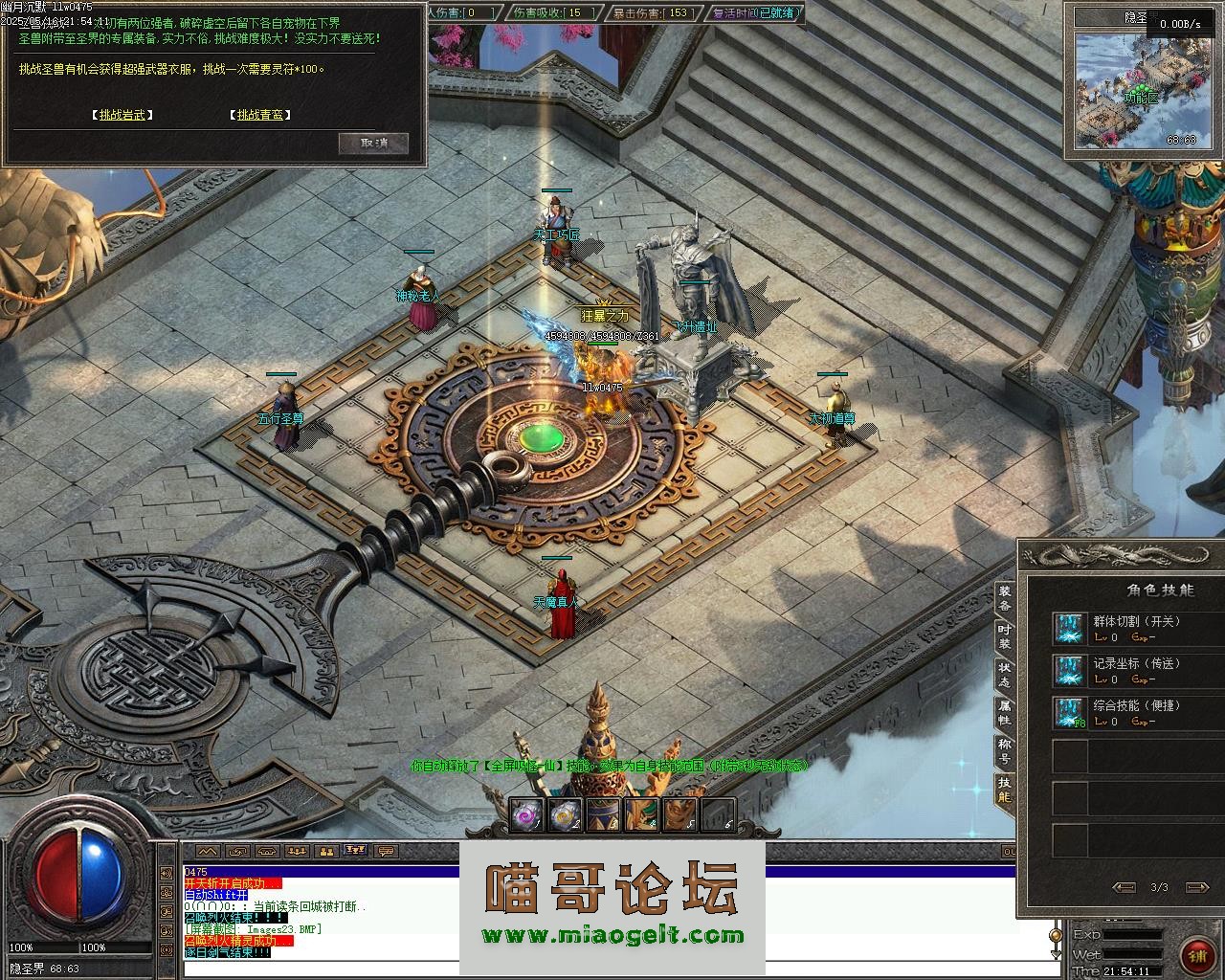Show the 属性 attributes tab
1225x980 pixels.
1005,713
